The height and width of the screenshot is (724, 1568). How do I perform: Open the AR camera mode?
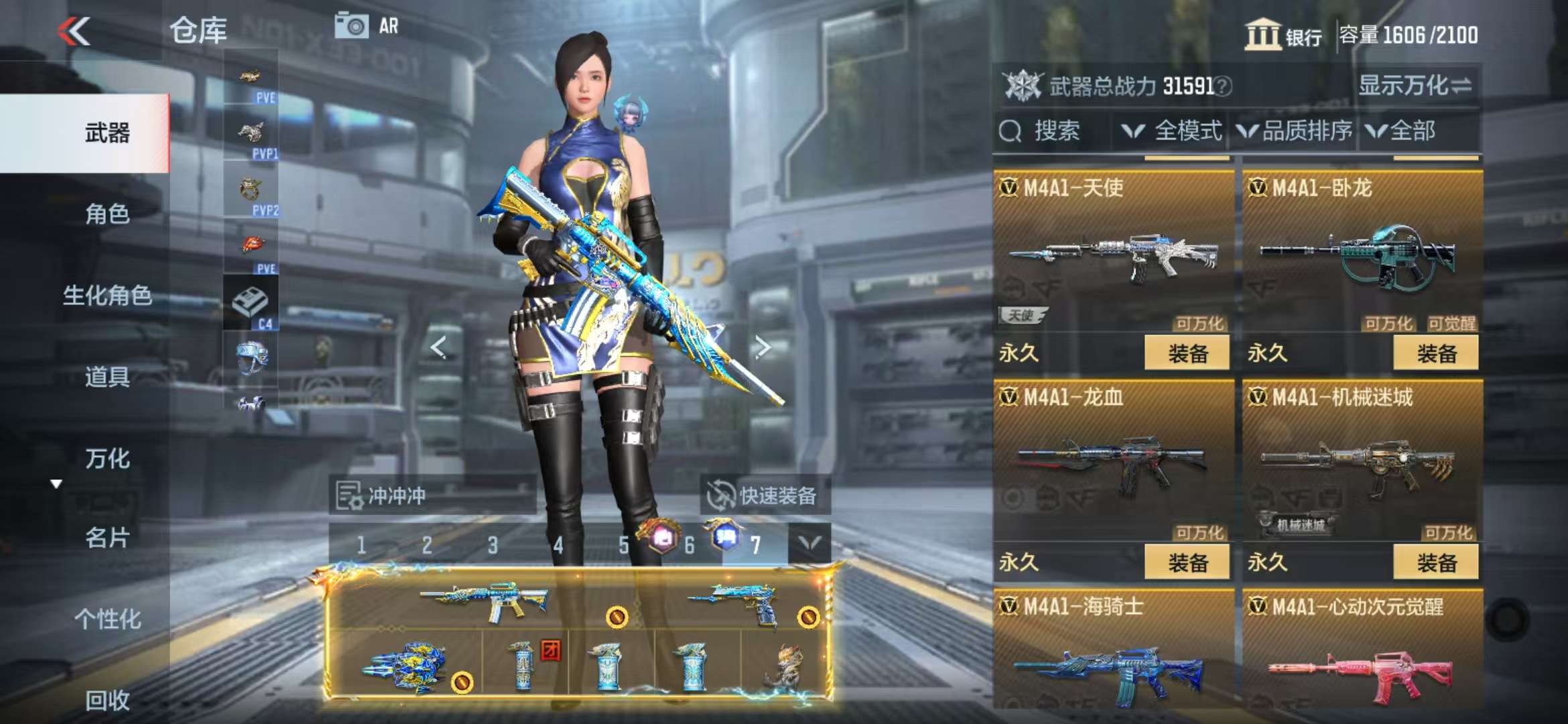click(x=366, y=27)
